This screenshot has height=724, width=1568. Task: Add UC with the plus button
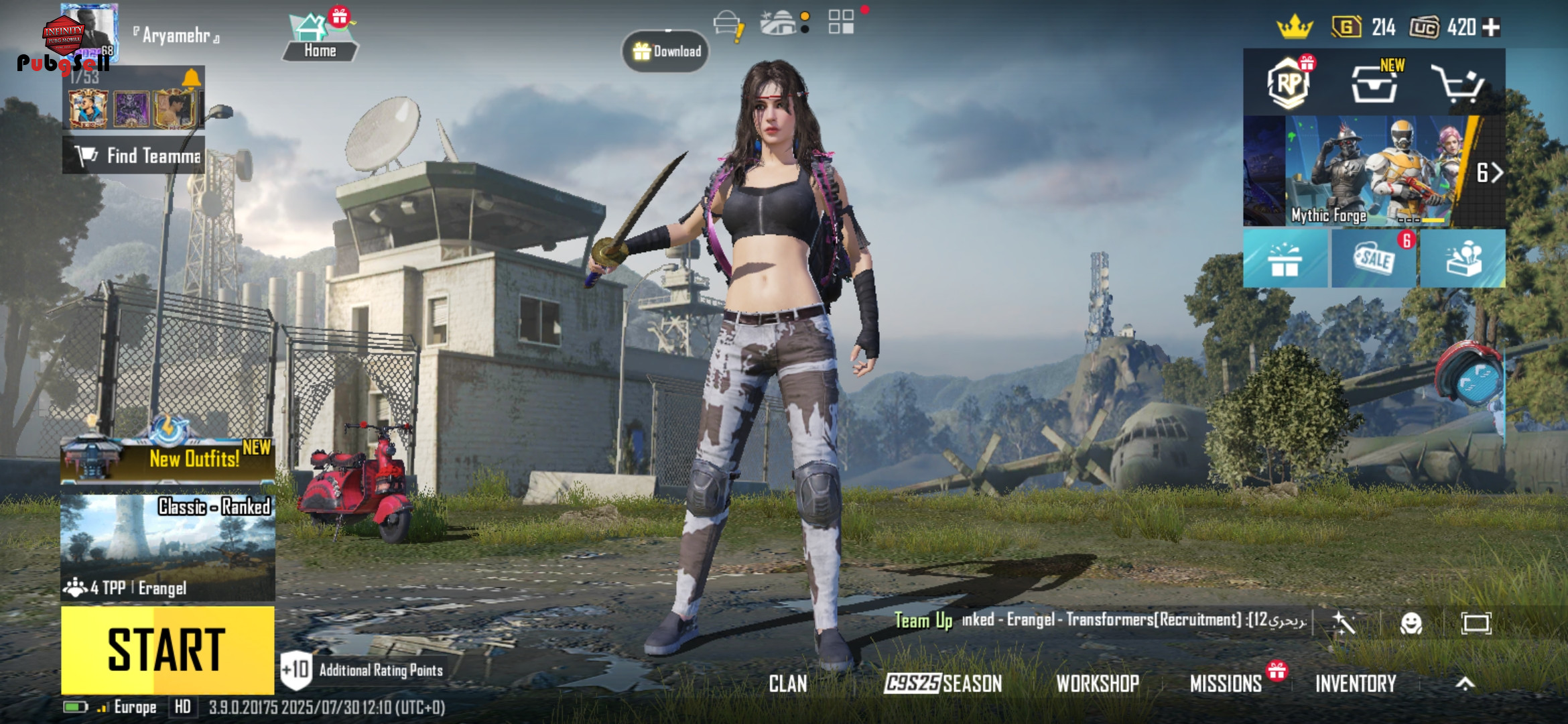coord(1492,27)
